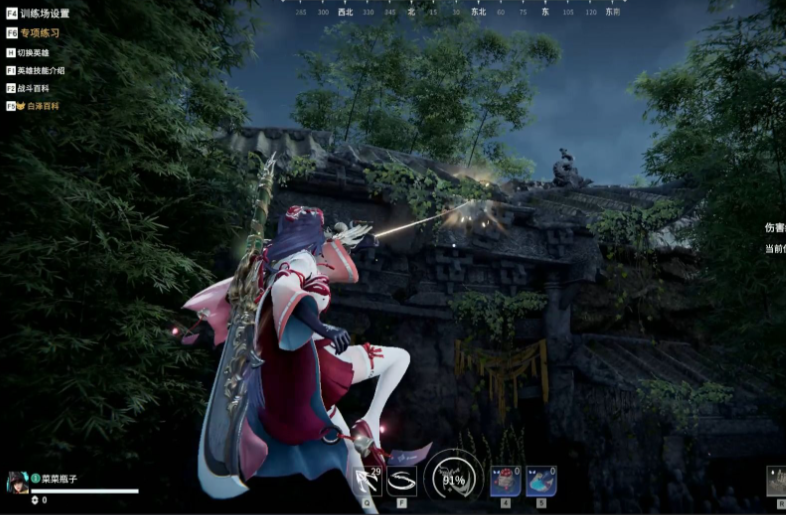Screen dimensions: 786x515
Task: Choose 切换英雄 to switch hero
Action: pyautogui.click(x=33, y=52)
